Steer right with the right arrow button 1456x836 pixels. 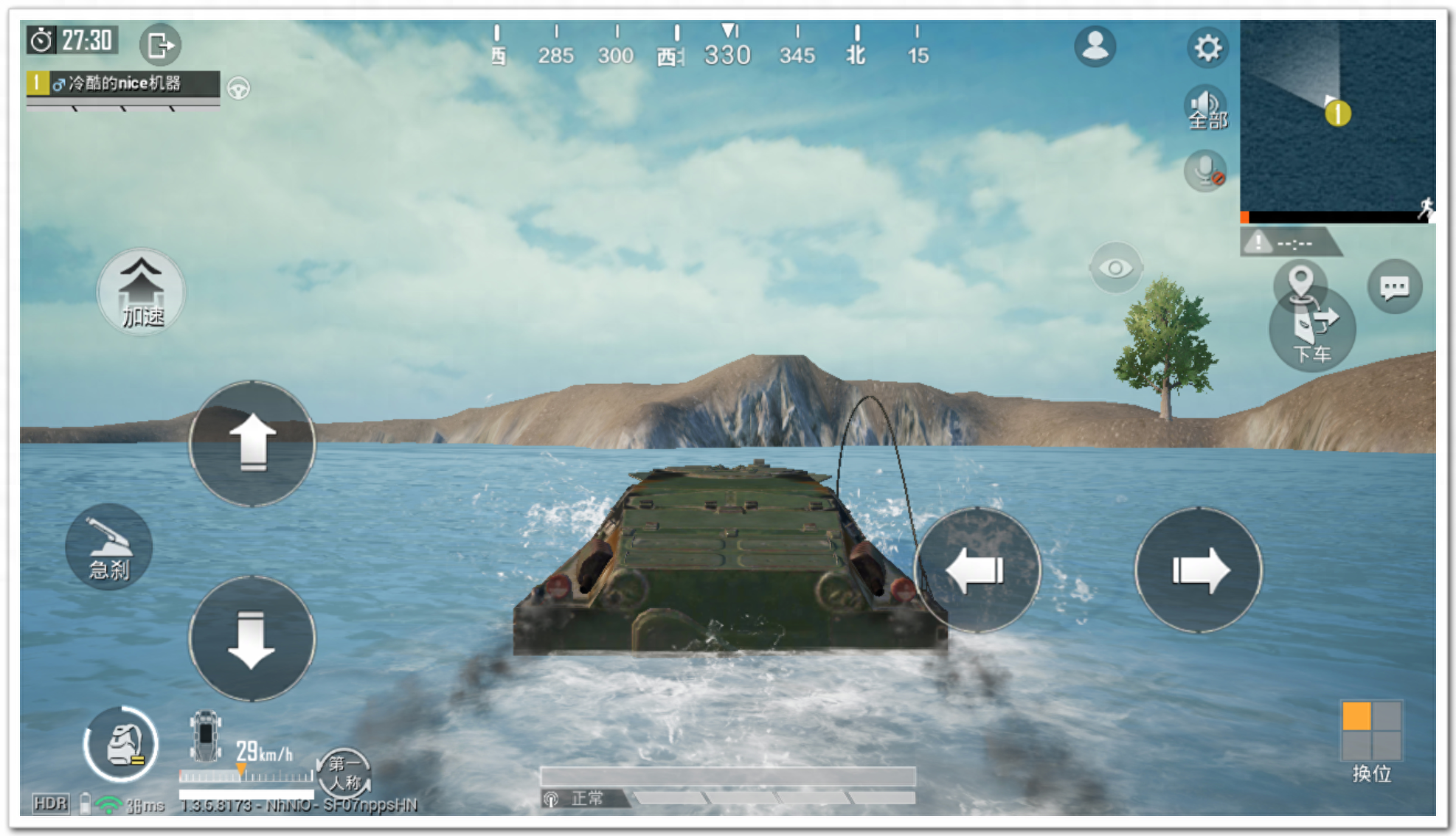pyautogui.click(x=1198, y=570)
